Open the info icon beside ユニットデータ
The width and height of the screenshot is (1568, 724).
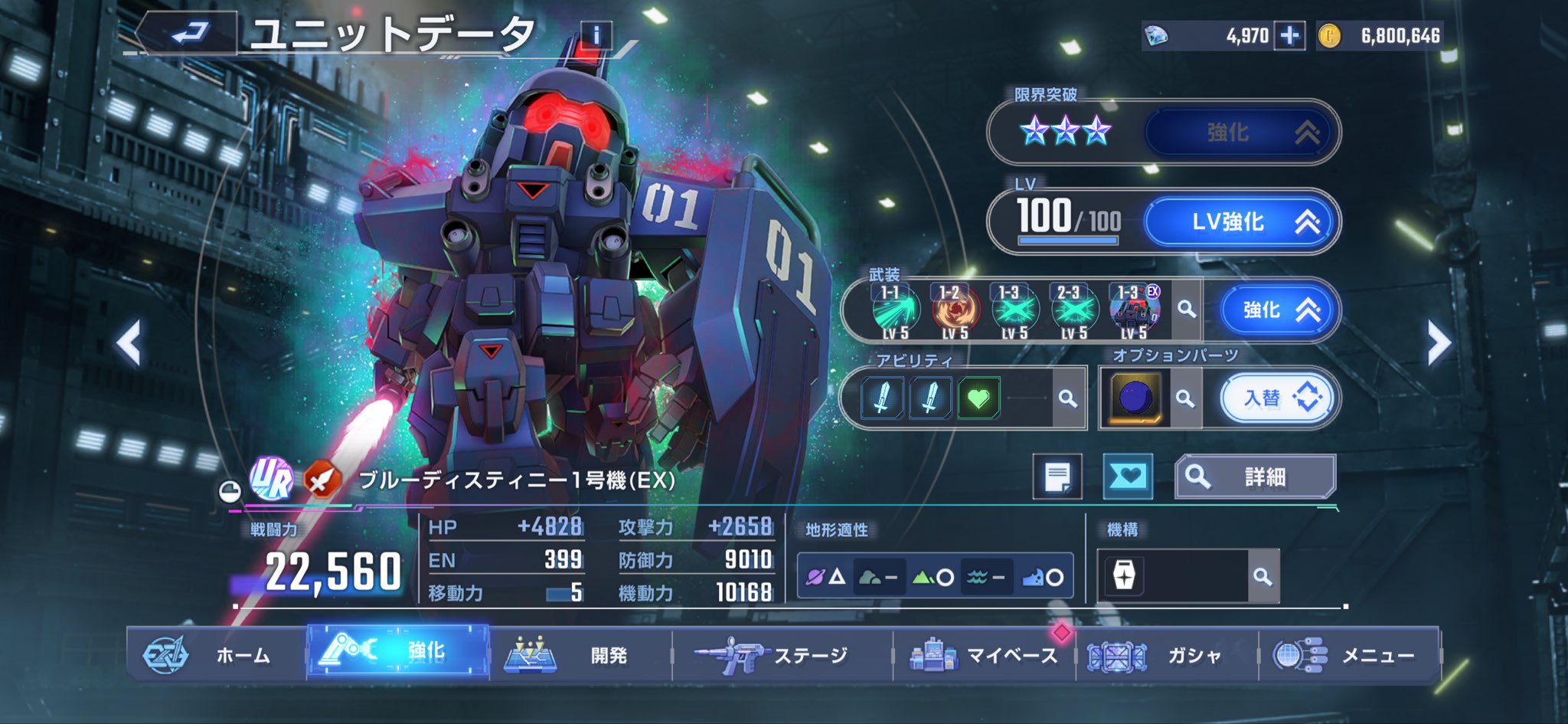[595, 36]
